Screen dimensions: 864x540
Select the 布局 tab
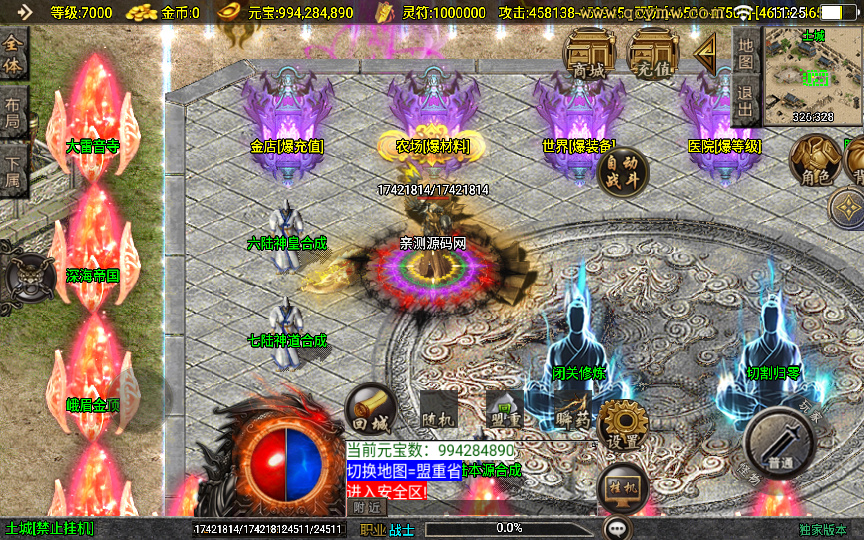click(13, 112)
